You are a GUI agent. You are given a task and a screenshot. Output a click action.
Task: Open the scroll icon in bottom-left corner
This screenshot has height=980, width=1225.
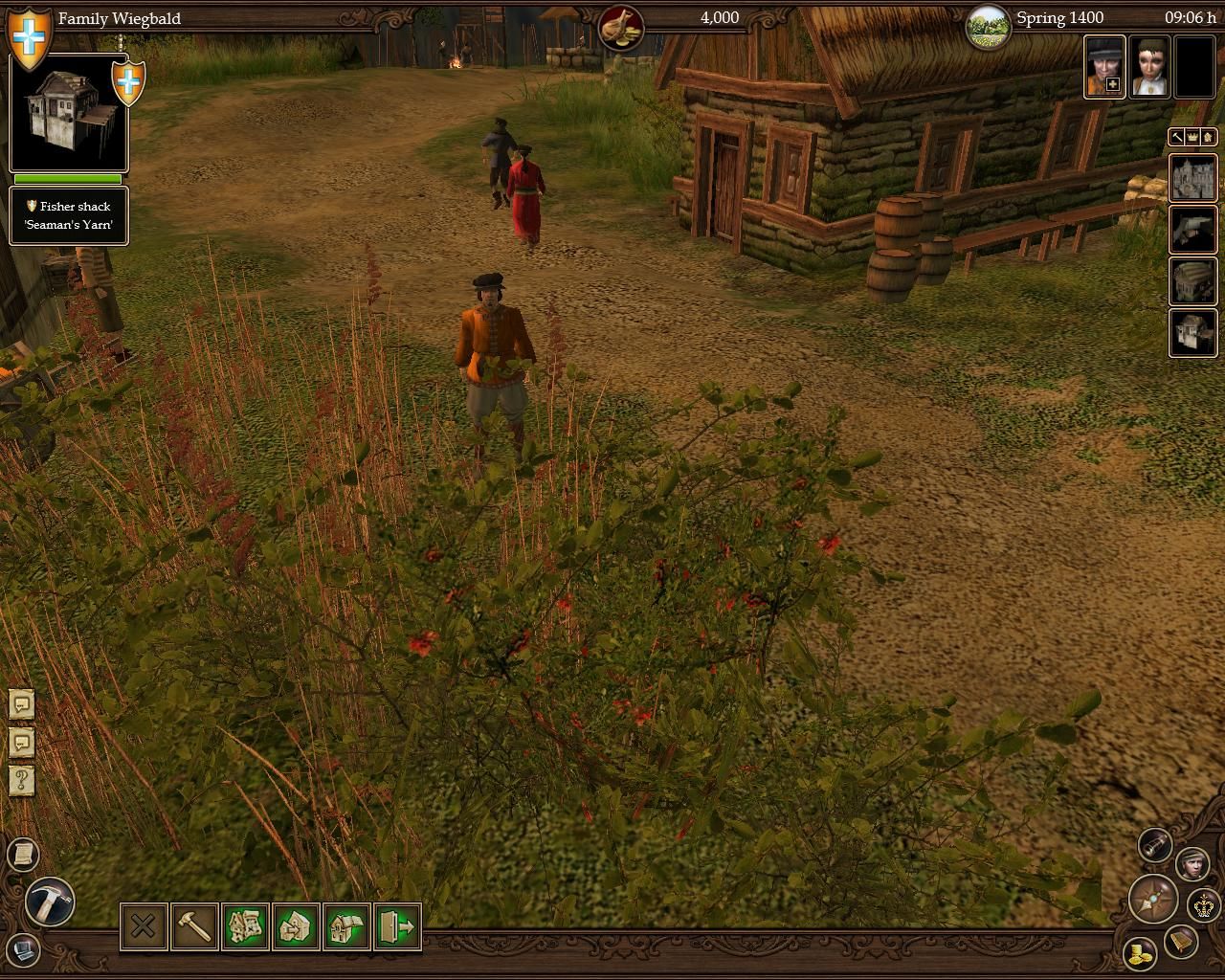(23, 853)
